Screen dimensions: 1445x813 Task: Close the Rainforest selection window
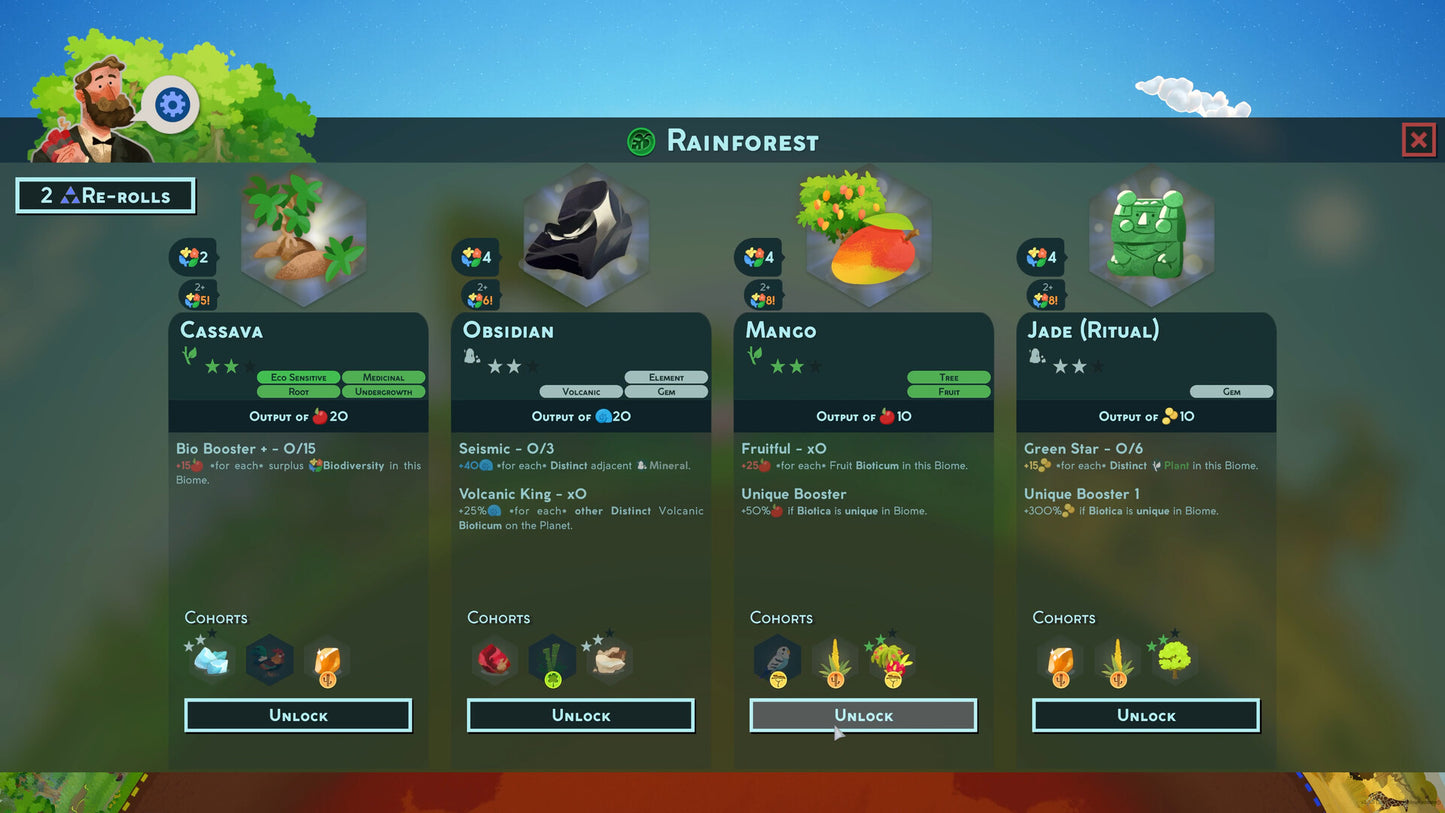[x=1418, y=141]
